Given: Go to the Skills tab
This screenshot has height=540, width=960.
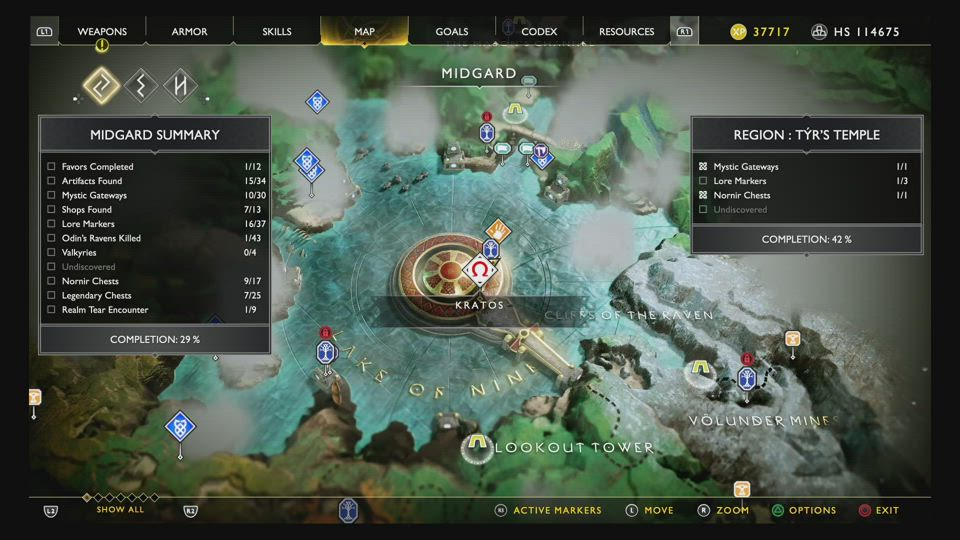Looking at the screenshot, I should coord(277,32).
